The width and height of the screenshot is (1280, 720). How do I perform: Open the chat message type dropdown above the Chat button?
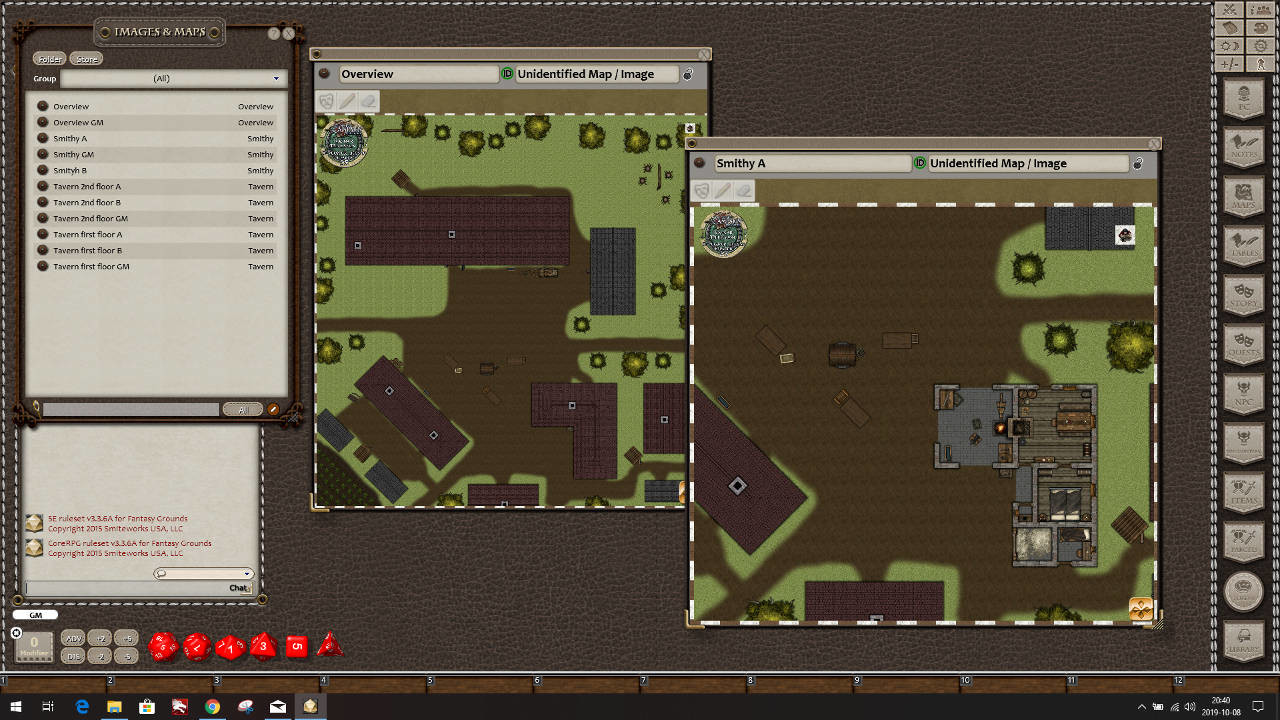[203, 573]
